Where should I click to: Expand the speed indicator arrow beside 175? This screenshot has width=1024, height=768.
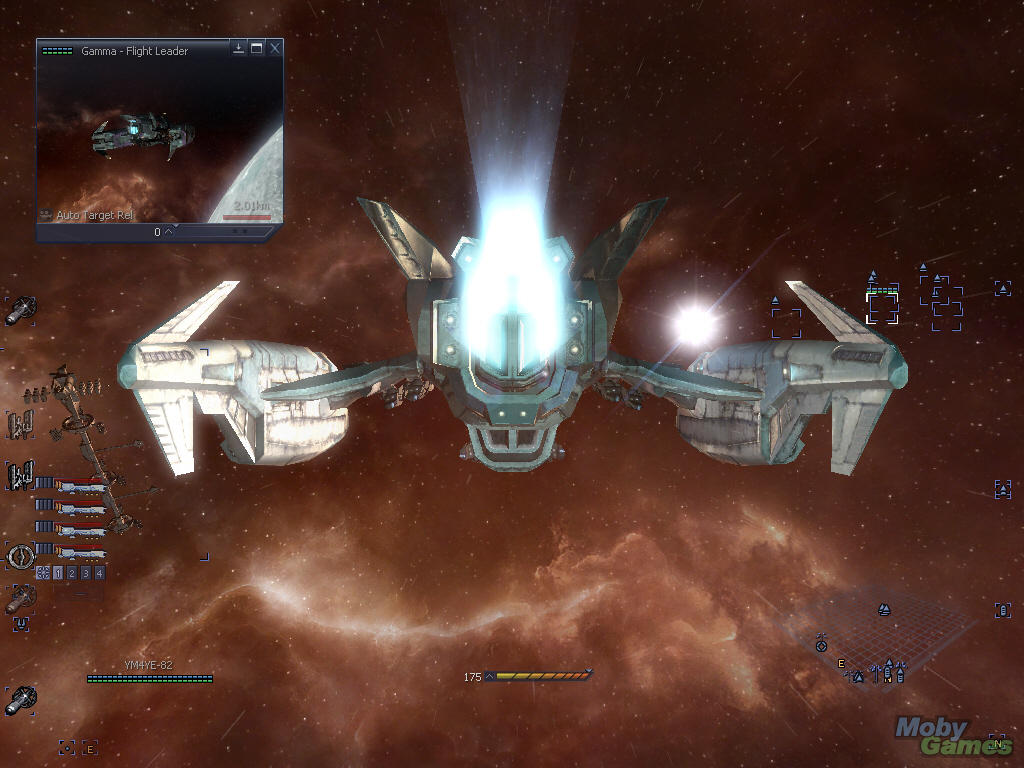click(490, 677)
